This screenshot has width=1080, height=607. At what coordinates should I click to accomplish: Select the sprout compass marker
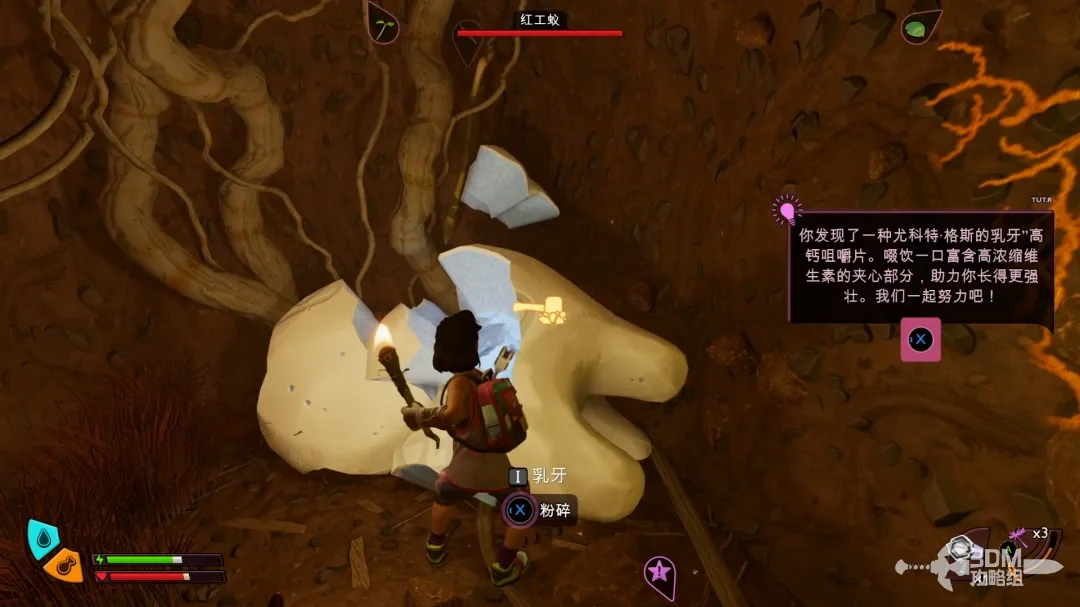click(x=383, y=24)
